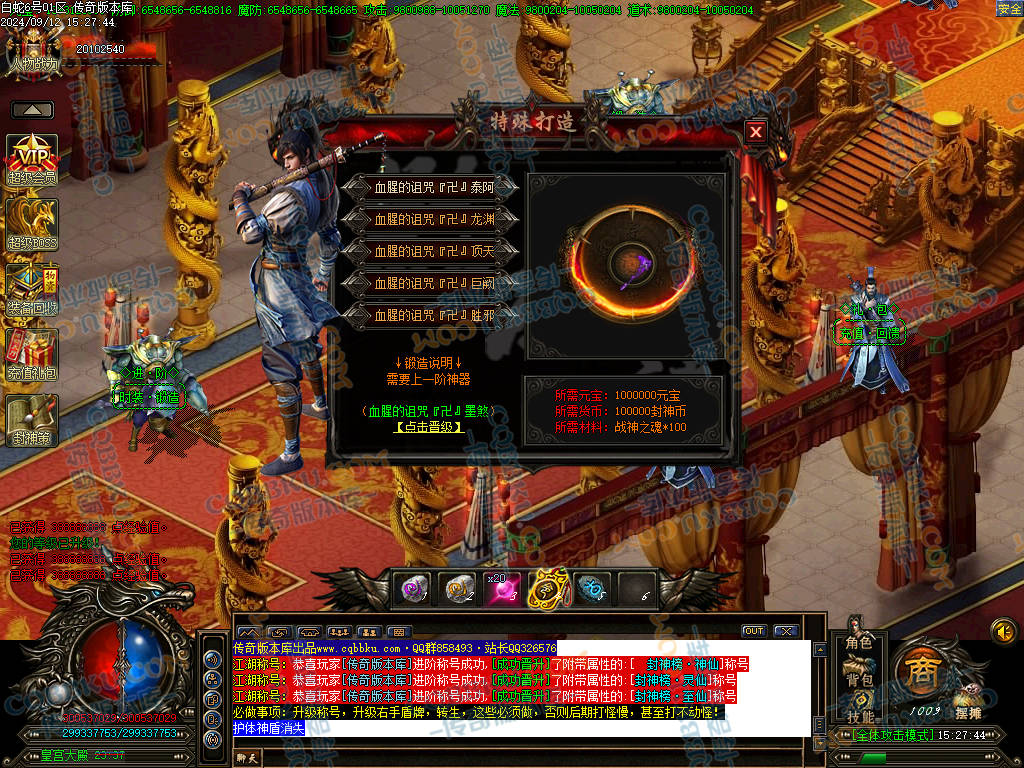The height and width of the screenshot is (768, 1024).
Task: Open the 装备回收 equipment recycle icon
Action: 32,290
